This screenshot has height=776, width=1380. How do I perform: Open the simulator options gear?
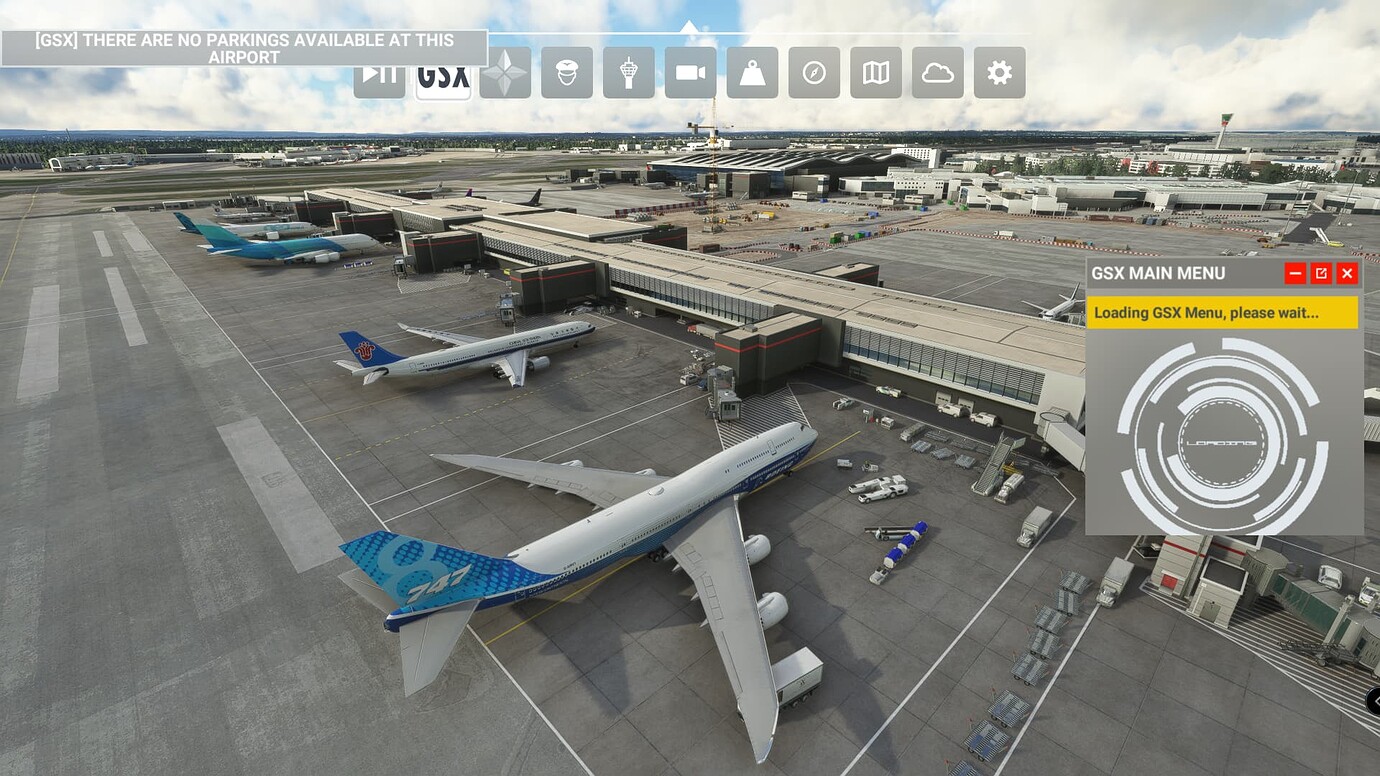tap(999, 72)
